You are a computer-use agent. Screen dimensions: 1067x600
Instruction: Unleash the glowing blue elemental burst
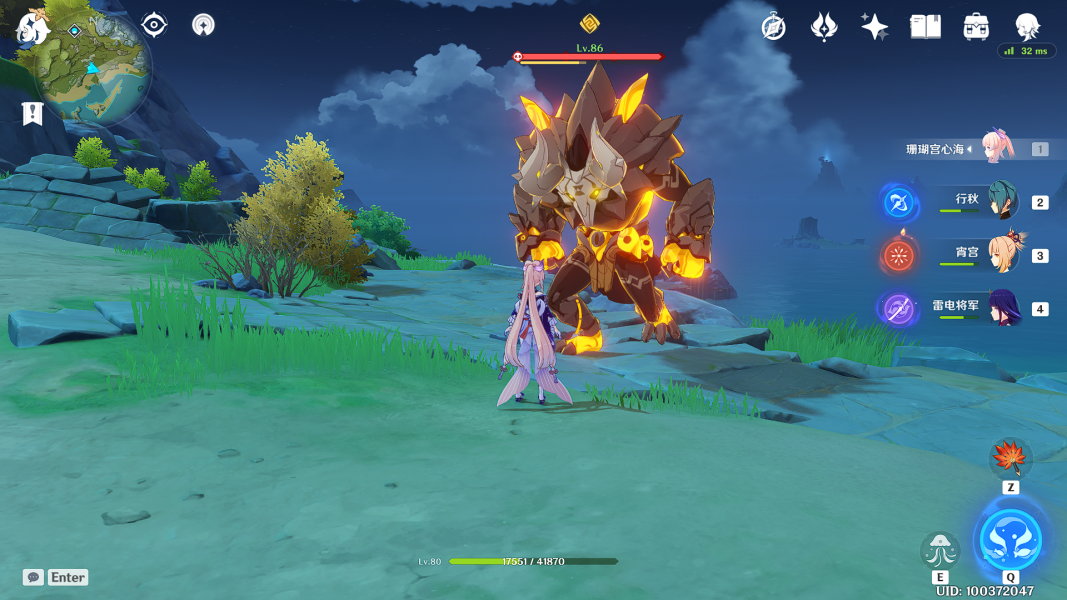pos(1010,540)
